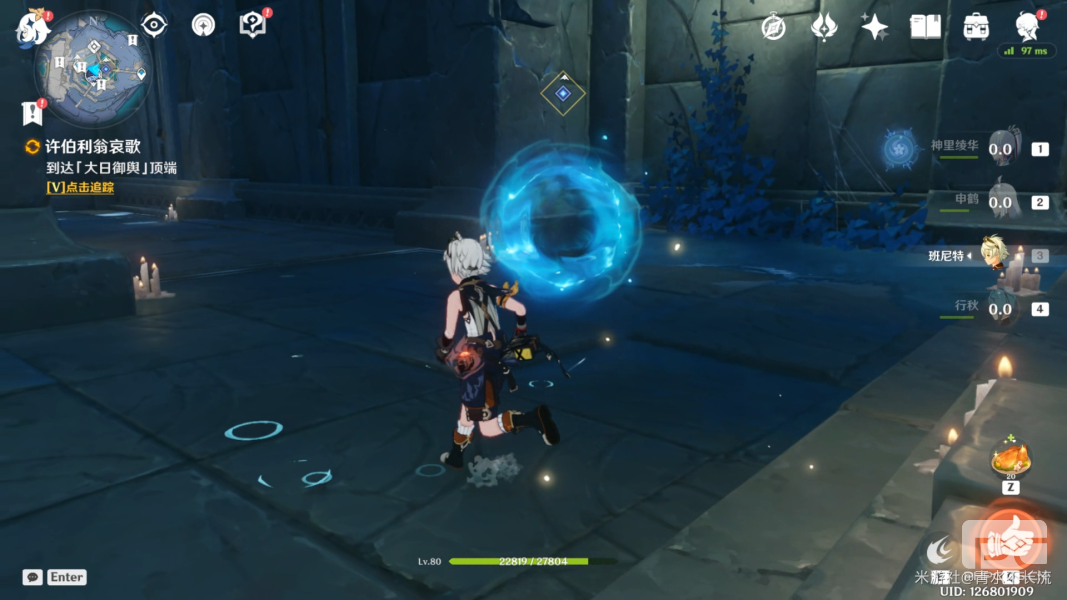Switch to party member 行秋
The width and height of the screenshot is (1067, 600).
(x=1003, y=308)
